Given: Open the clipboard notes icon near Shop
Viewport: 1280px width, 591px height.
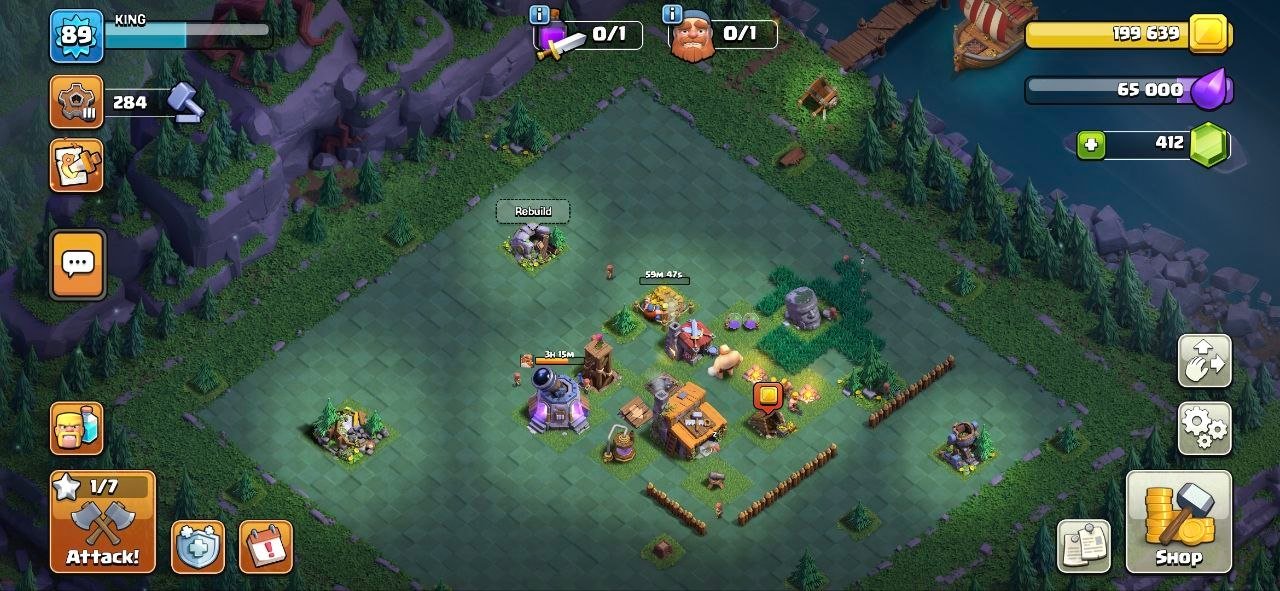Looking at the screenshot, I should [x=1084, y=547].
